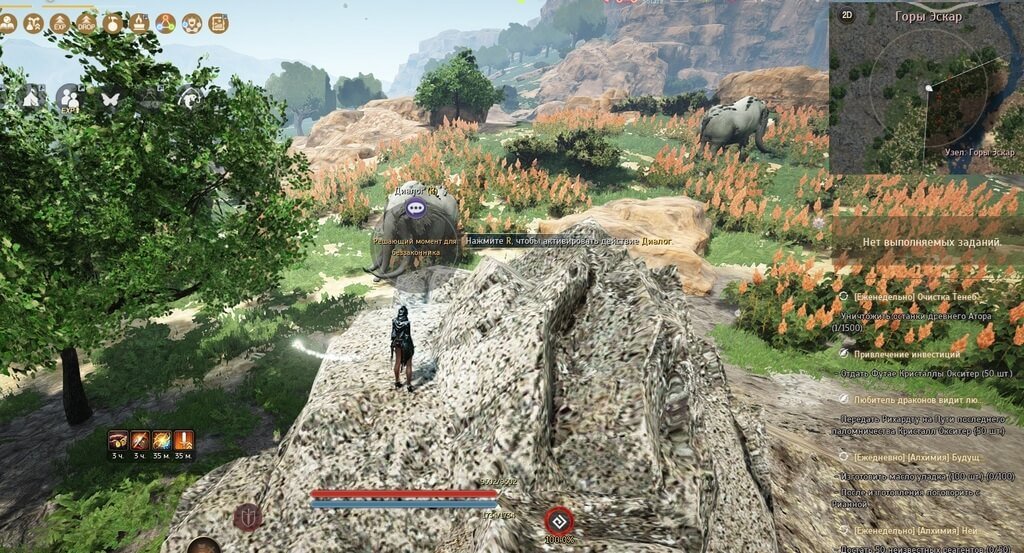Click the white butterfly icon
Image resolution: width=1024 pixels, height=553 pixels.
110,98
